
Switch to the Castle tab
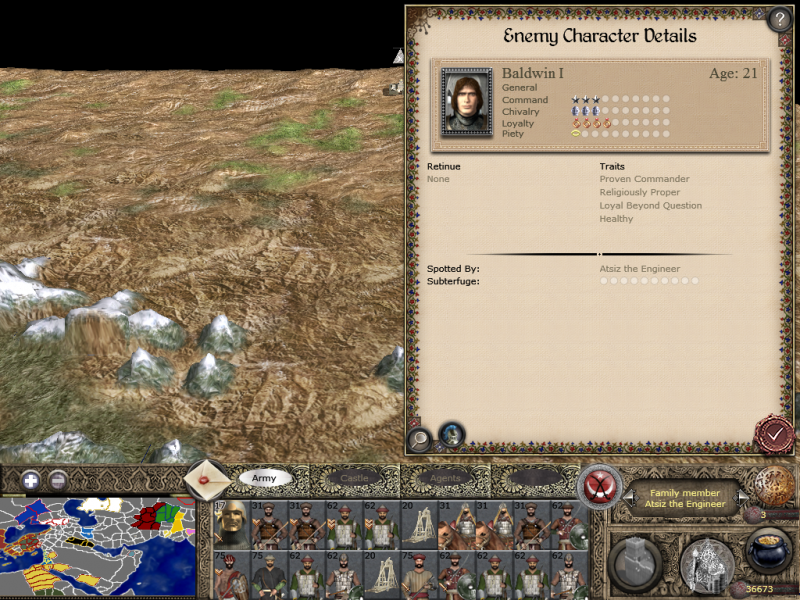pos(354,479)
